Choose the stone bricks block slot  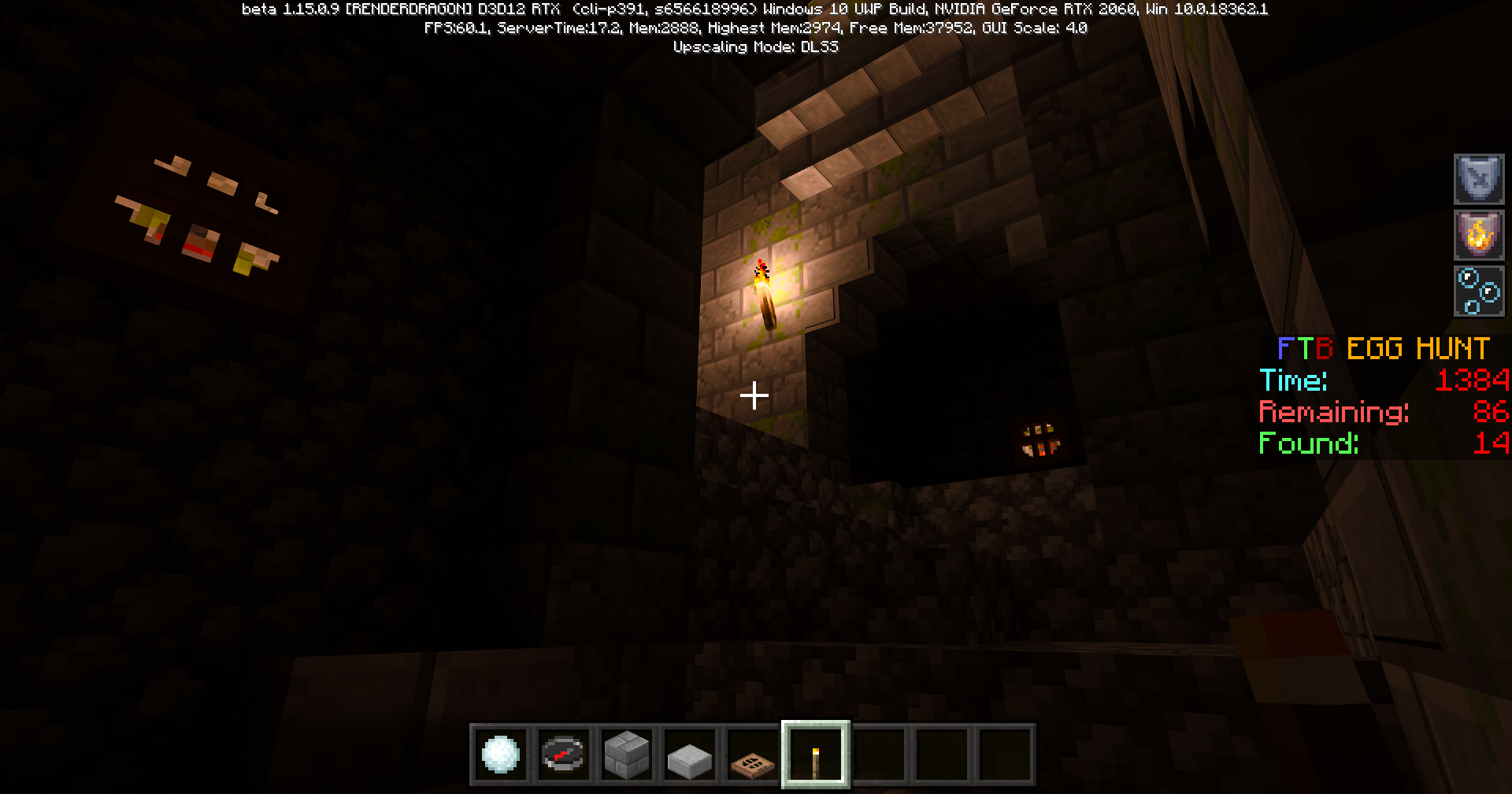point(627,755)
